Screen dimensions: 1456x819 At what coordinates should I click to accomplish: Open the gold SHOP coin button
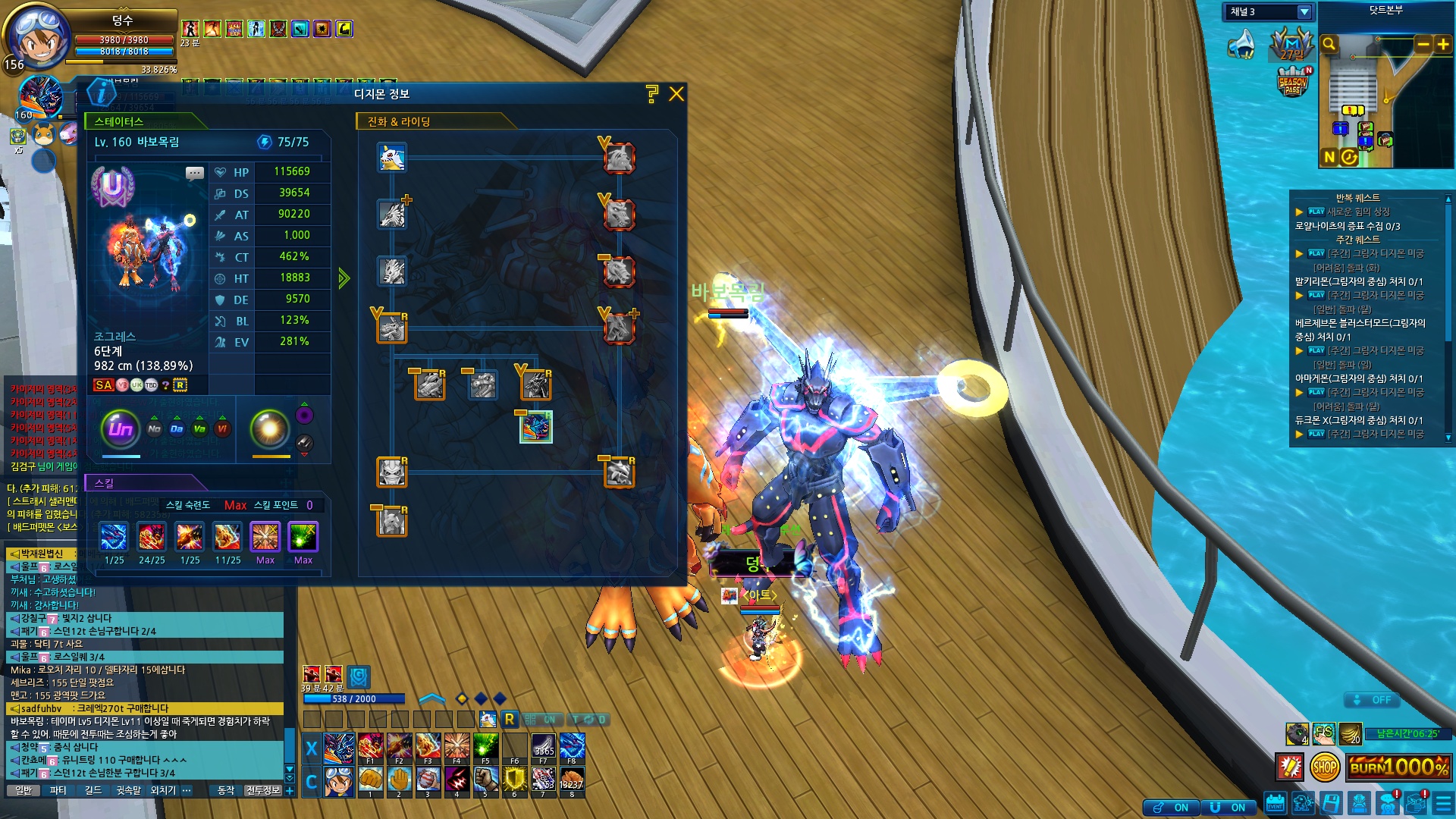pyautogui.click(x=1324, y=767)
